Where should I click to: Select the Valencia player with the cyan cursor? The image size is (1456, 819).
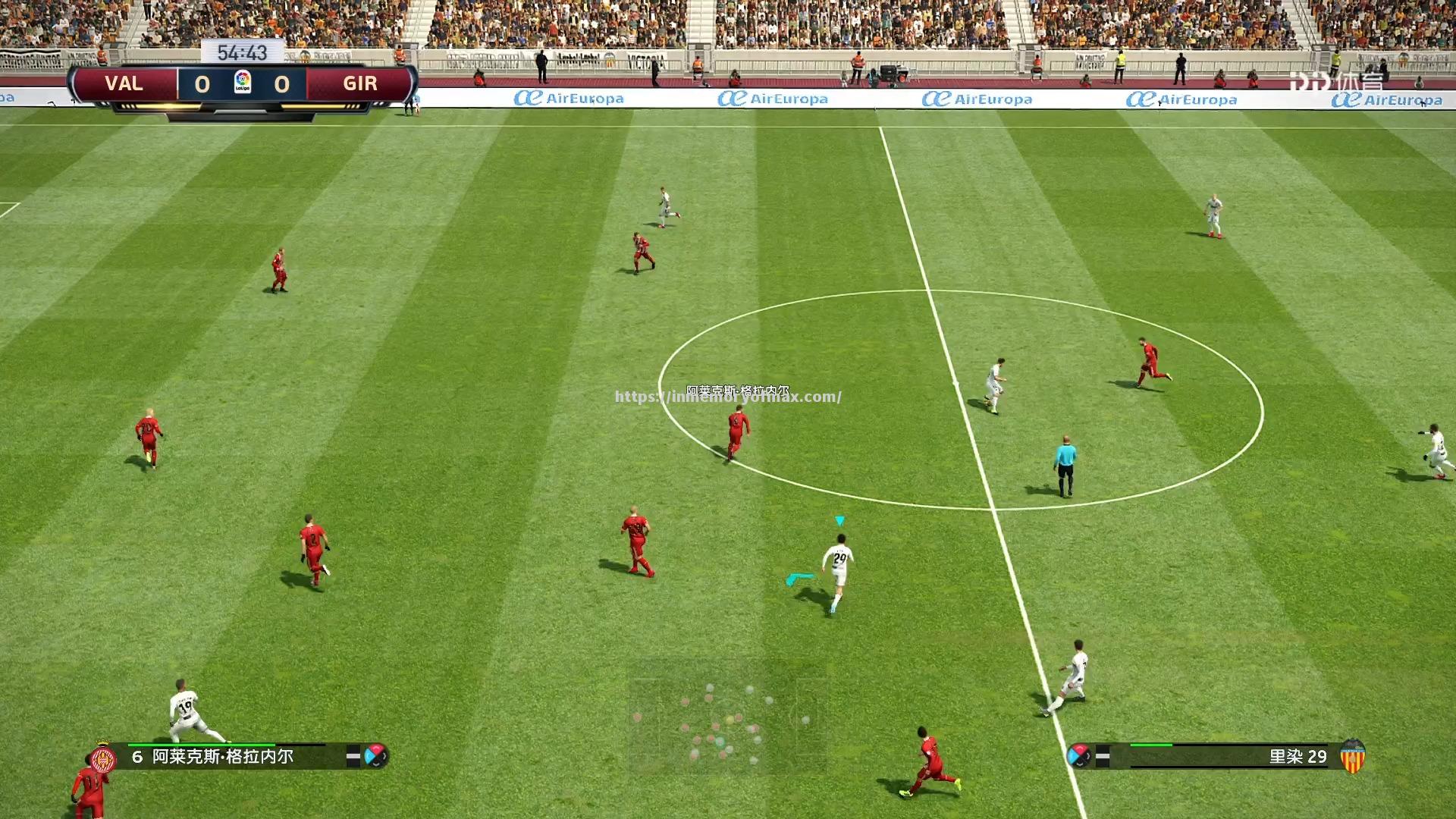[838, 570]
